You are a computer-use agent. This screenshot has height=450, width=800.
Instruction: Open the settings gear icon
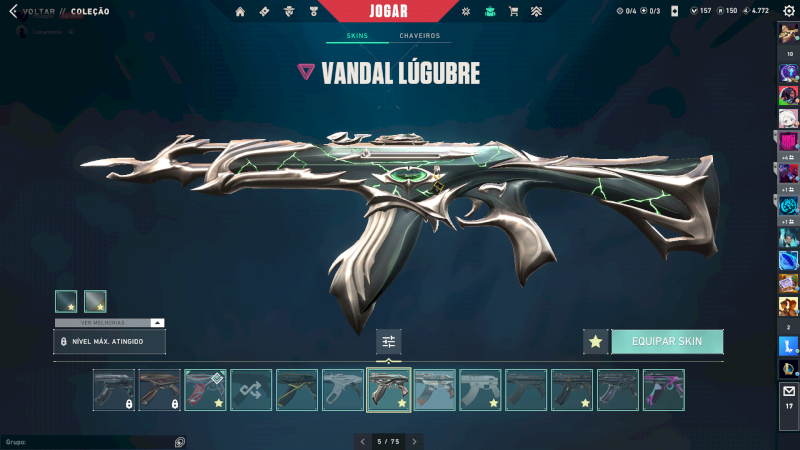coord(788,11)
